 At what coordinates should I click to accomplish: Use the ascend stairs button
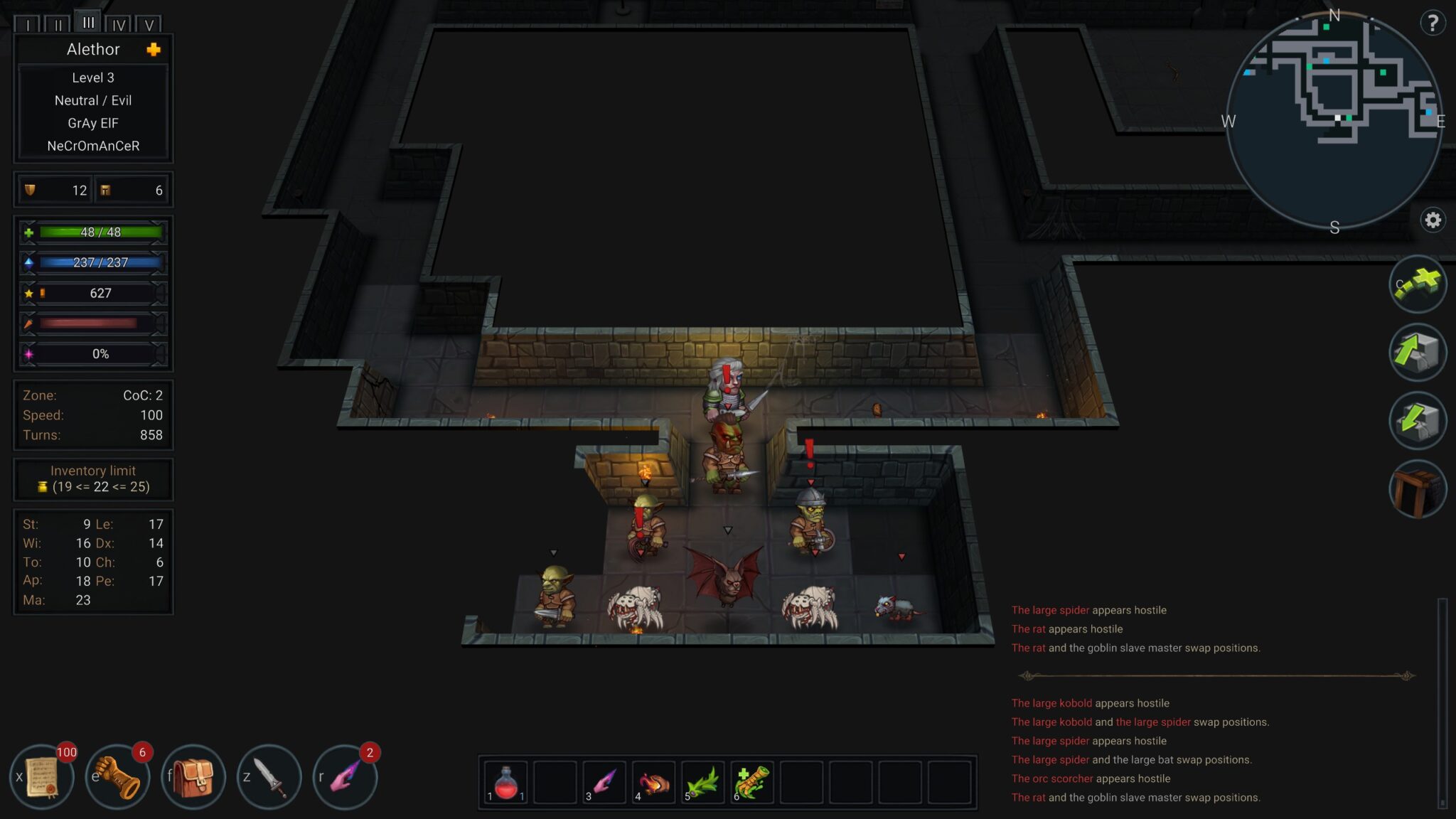click(1418, 353)
